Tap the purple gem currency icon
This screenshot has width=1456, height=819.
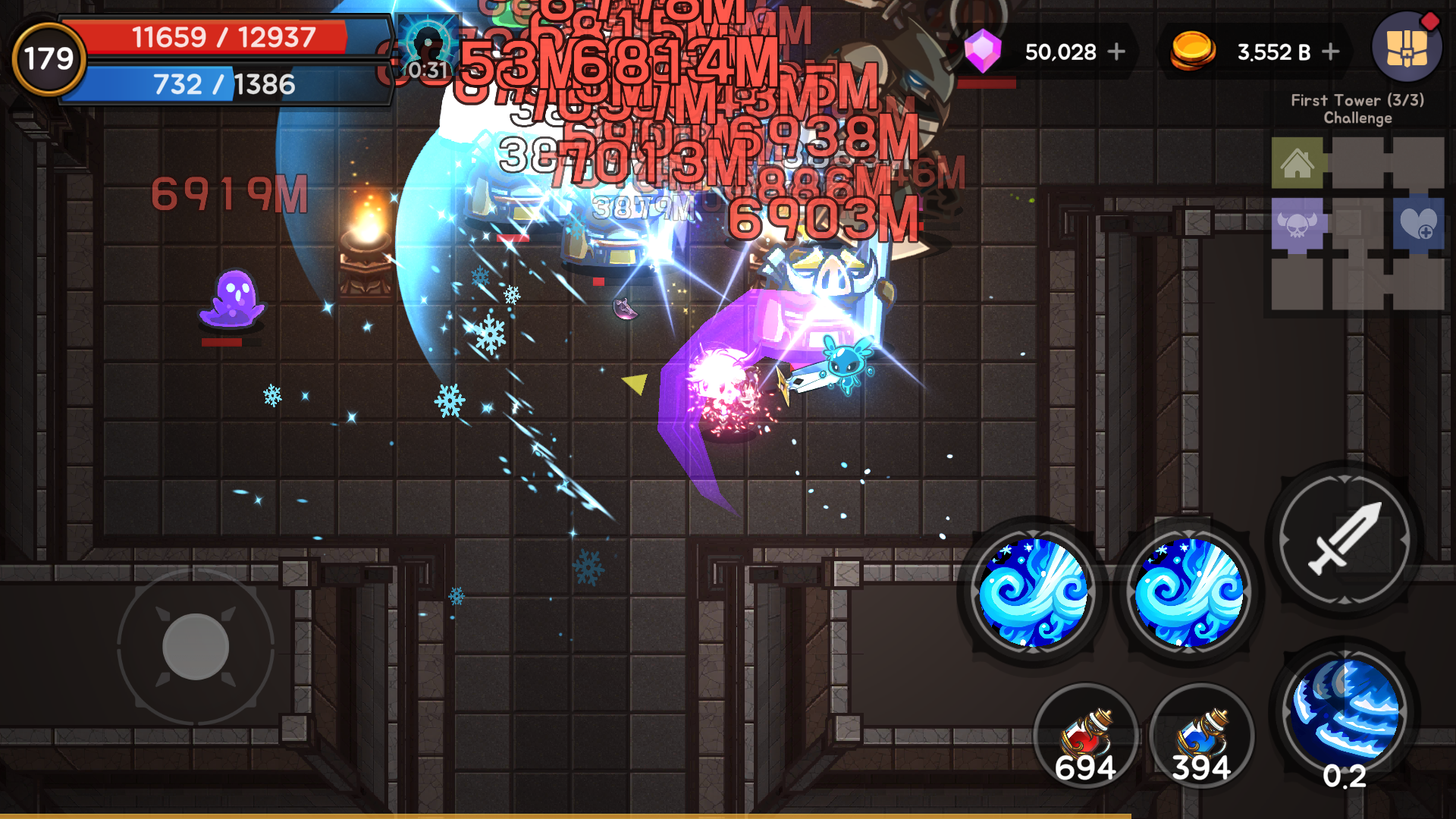tap(983, 52)
